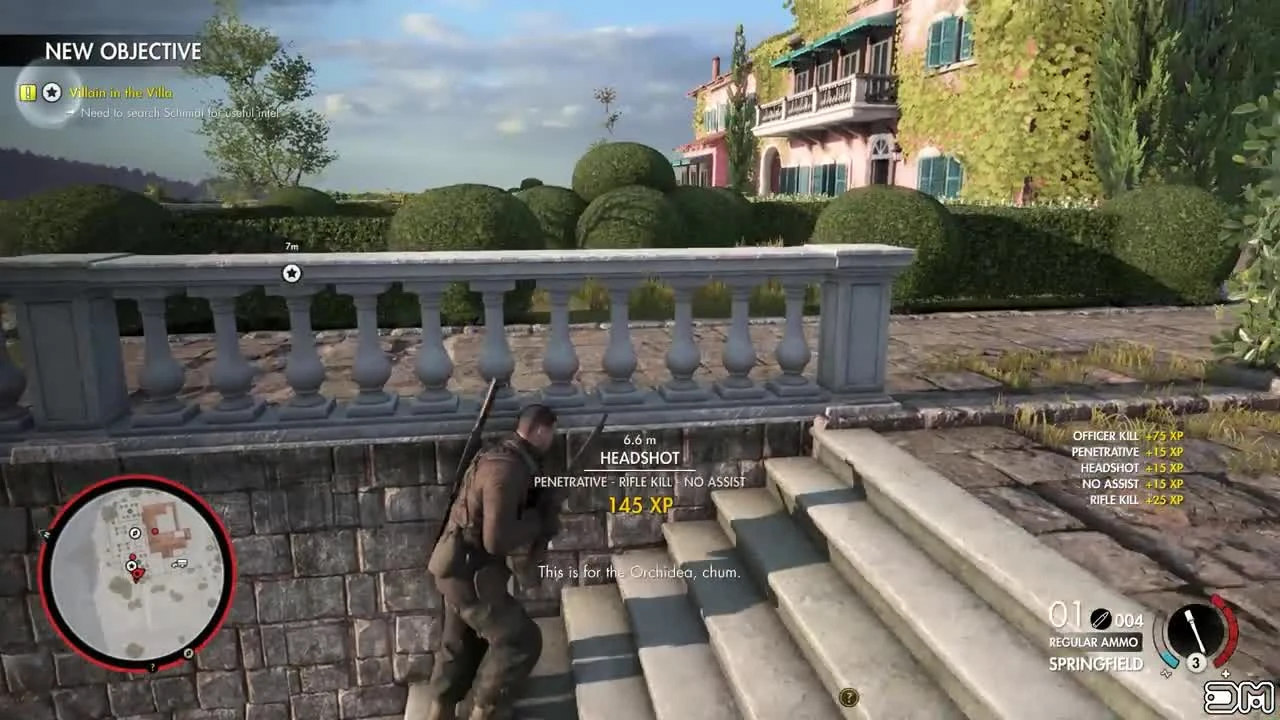Expand the XP rewards list

tap(1130, 467)
